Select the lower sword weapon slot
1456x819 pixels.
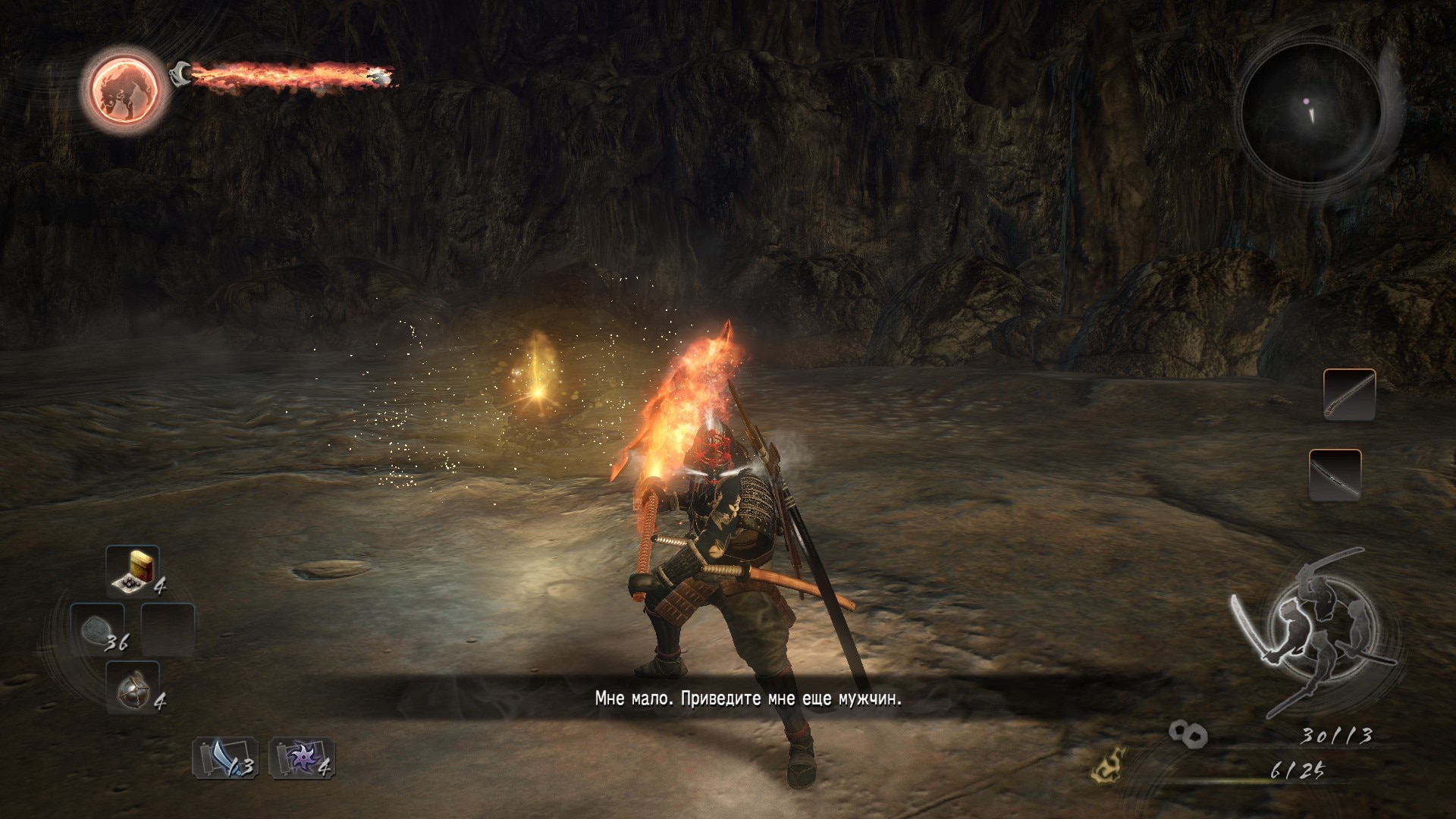(x=1335, y=475)
